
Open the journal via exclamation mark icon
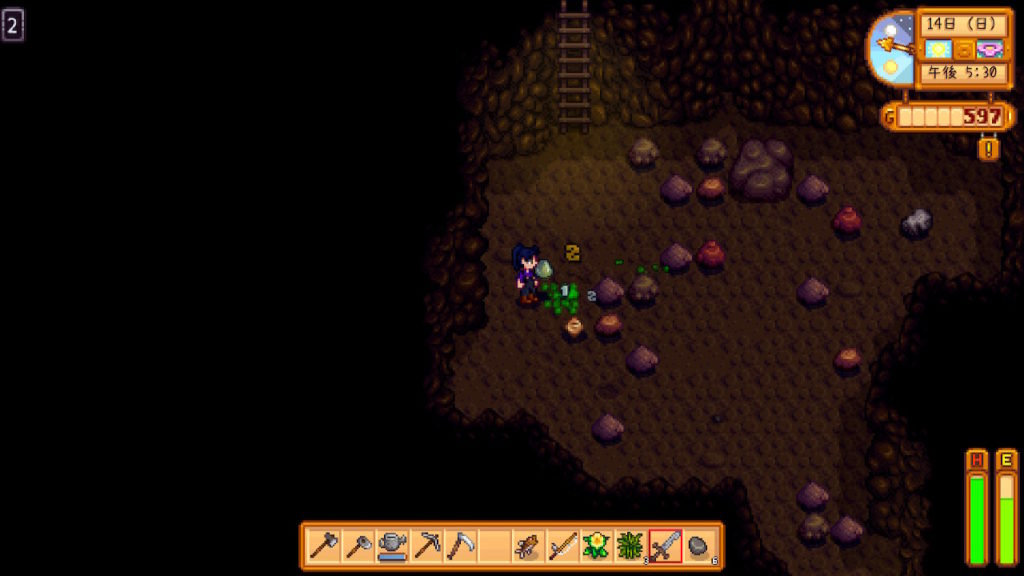[x=989, y=149]
